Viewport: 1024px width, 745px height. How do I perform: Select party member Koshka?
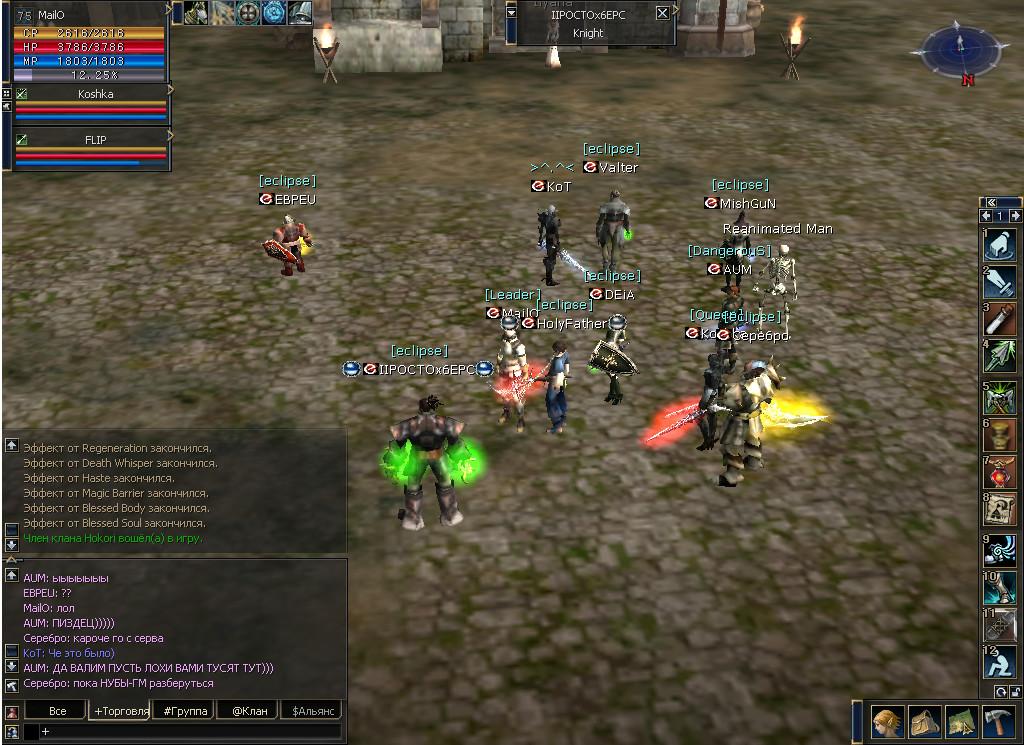tap(95, 94)
